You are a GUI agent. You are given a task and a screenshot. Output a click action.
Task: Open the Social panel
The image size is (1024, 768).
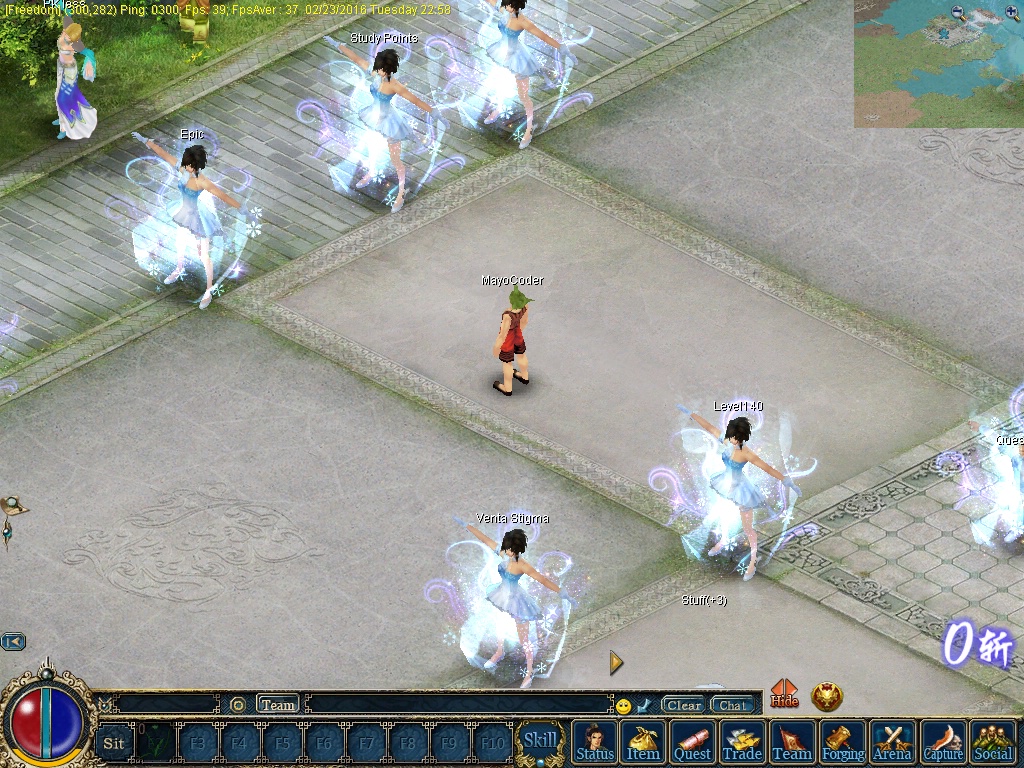click(993, 742)
